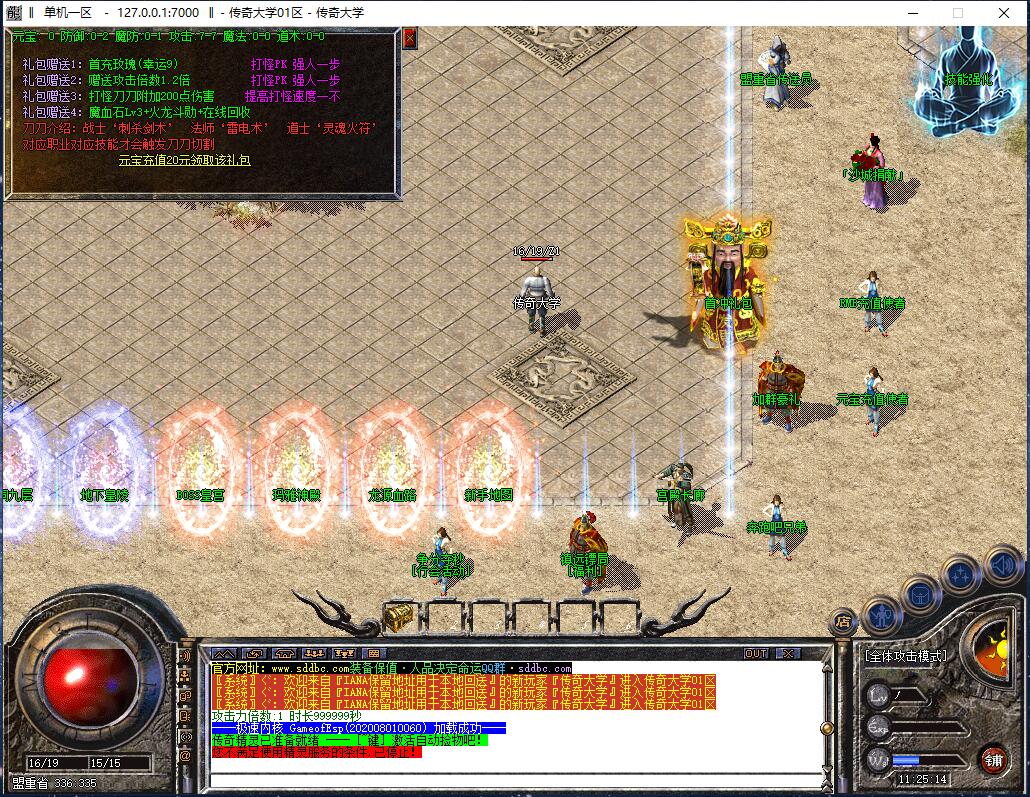Screen dimensions: 1030x797
Task: Click the yuanbao 20 yuan recharge gift link
Action: click(x=184, y=160)
